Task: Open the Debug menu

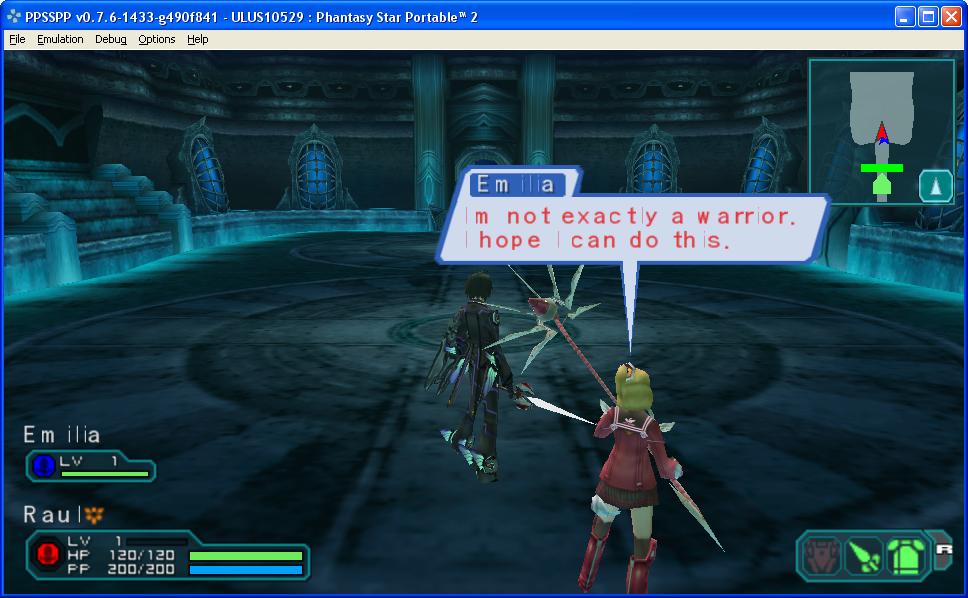Action: click(x=111, y=39)
